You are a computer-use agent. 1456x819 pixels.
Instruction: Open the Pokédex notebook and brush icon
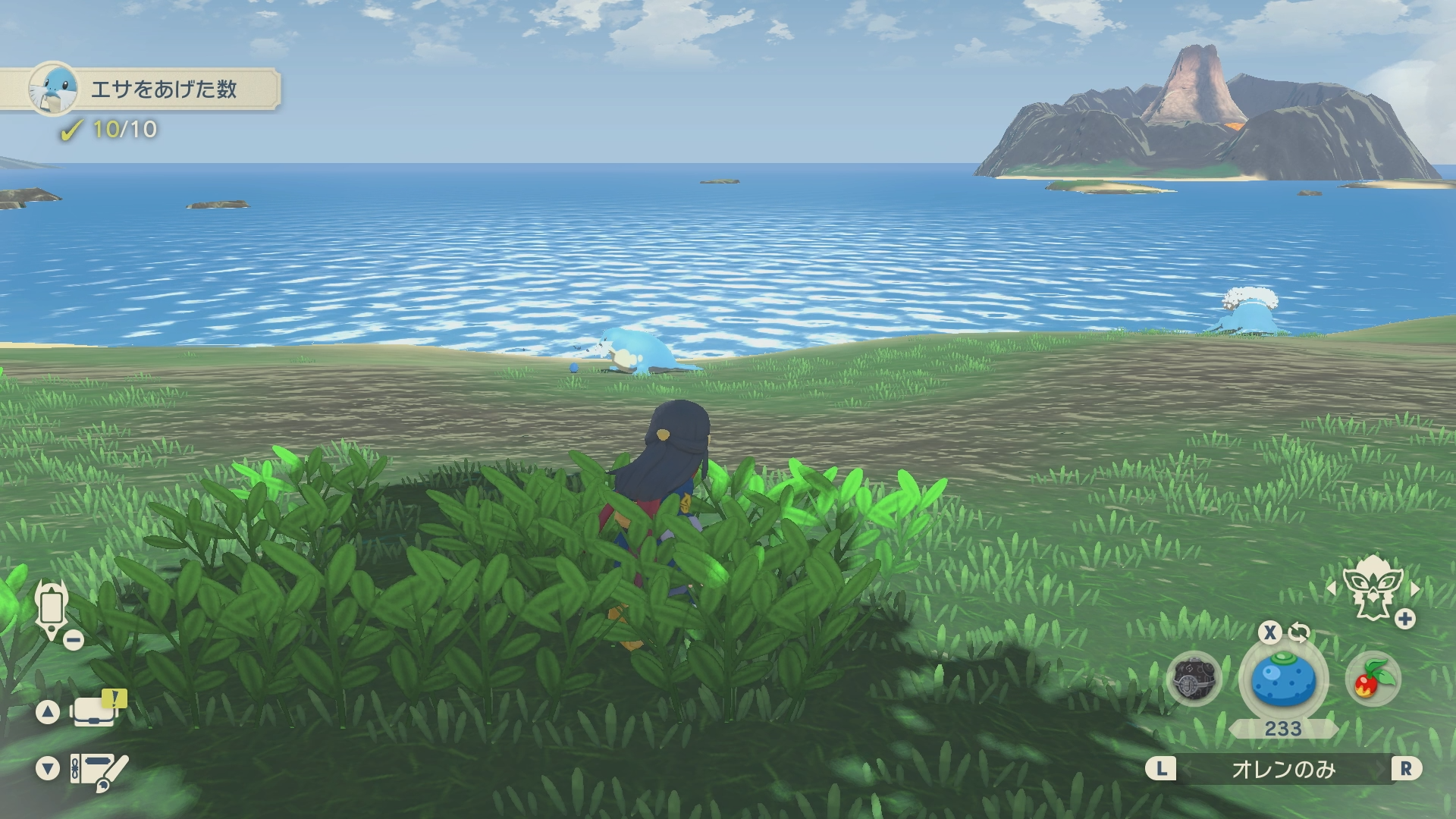point(99,771)
